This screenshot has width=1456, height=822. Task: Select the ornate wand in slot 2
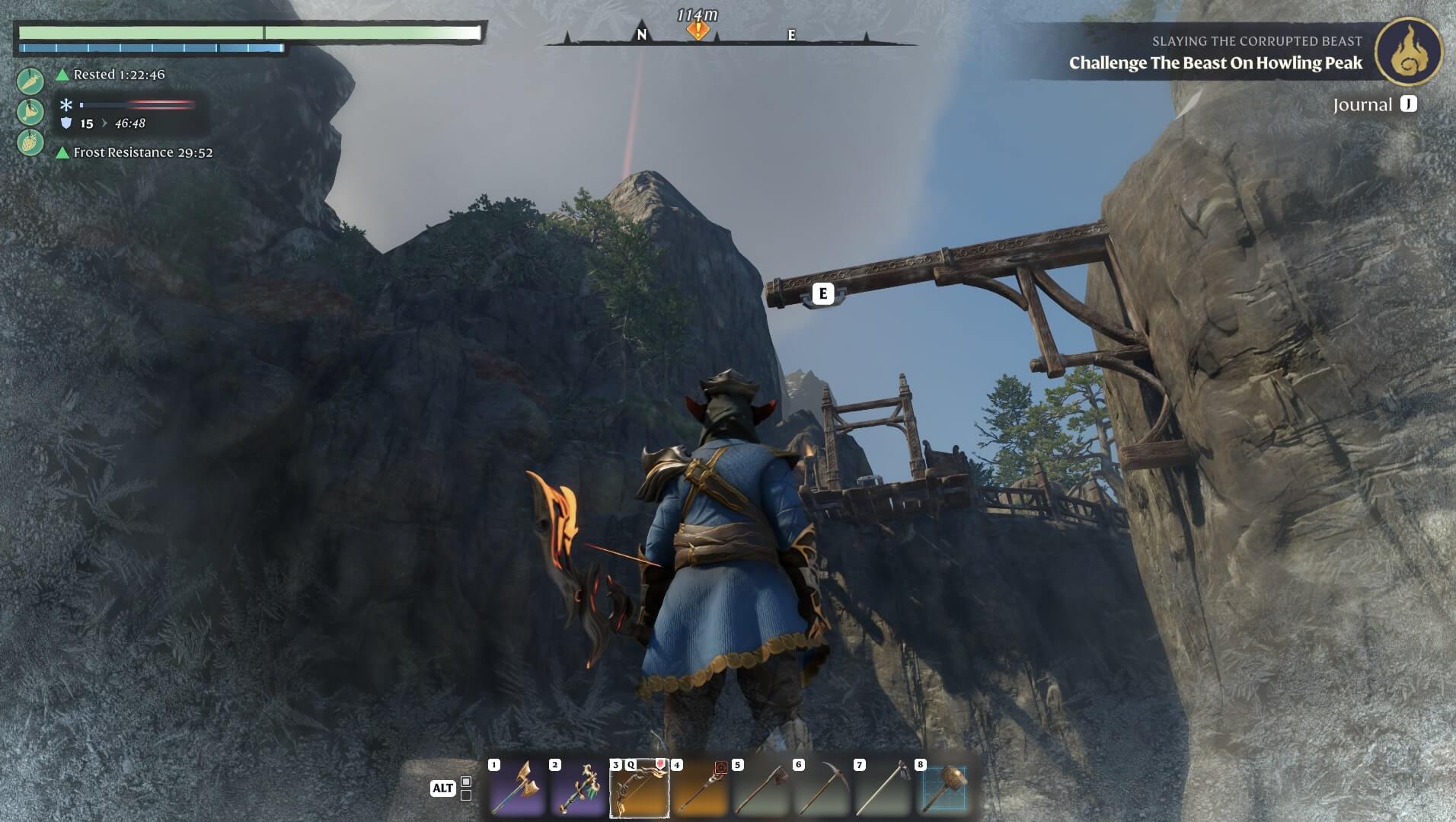(x=578, y=788)
